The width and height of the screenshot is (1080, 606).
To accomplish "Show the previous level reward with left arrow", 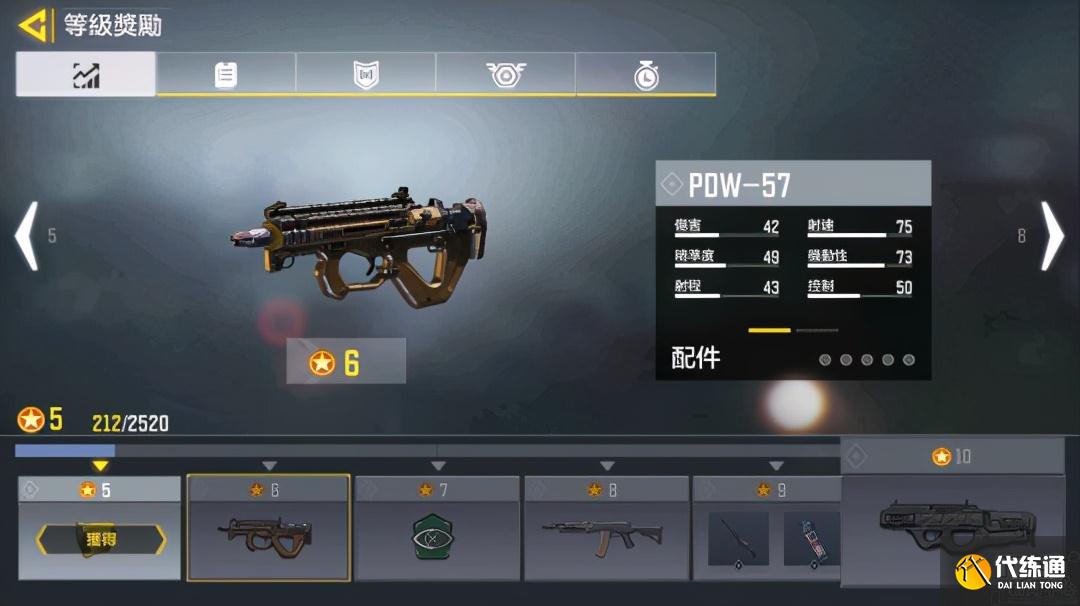I will tap(27, 236).
